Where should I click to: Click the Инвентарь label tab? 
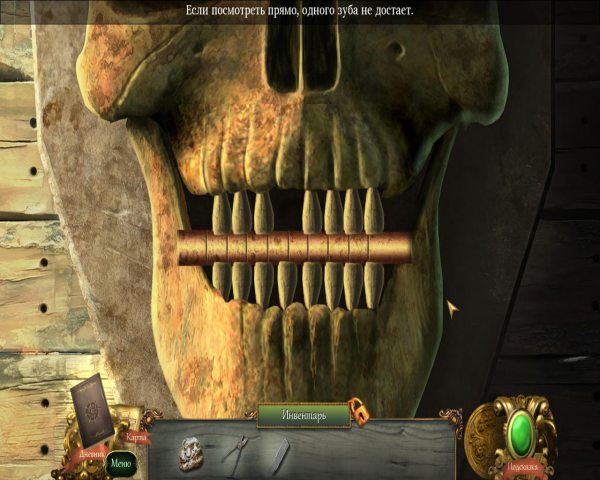point(302,413)
